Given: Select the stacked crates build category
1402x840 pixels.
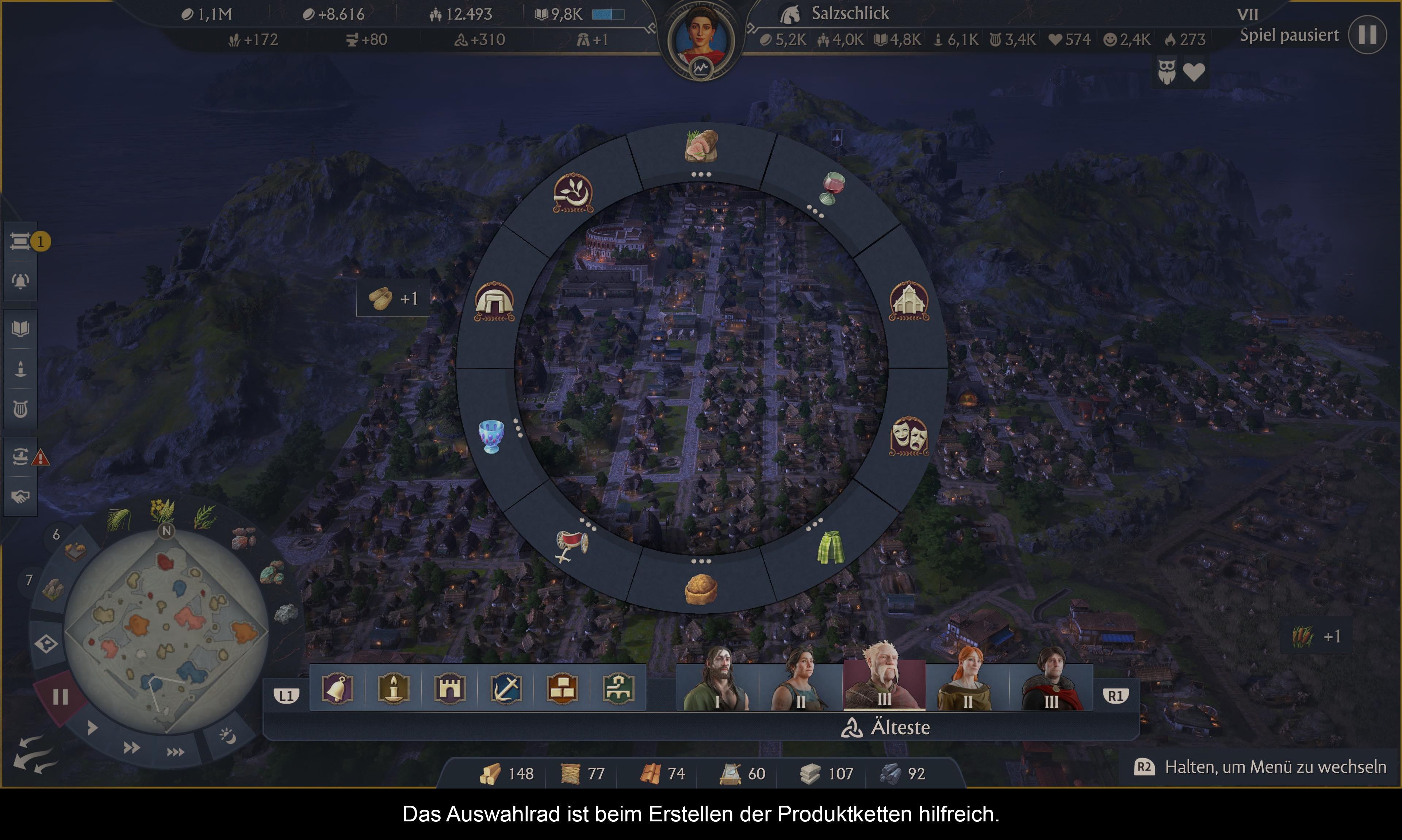Looking at the screenshot, I should tap(562, 688).
